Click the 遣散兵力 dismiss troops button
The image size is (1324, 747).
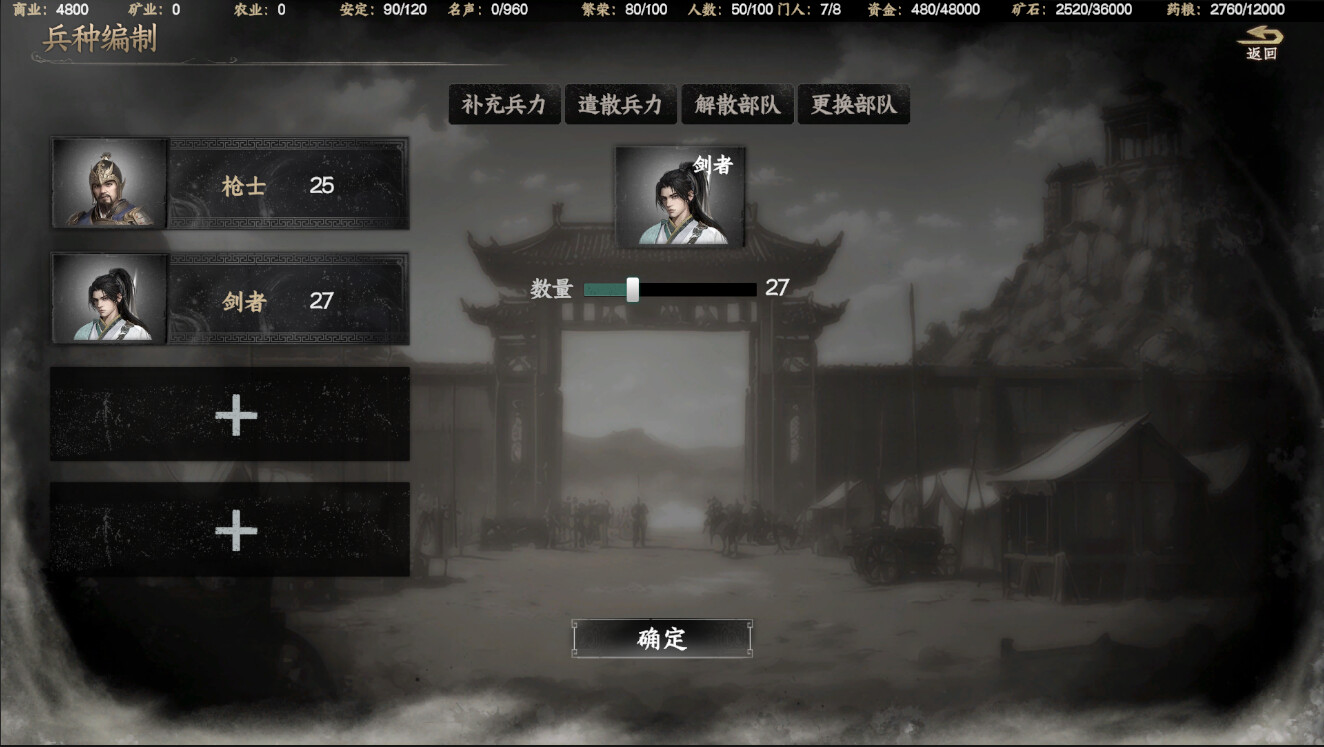coord(621,104)
